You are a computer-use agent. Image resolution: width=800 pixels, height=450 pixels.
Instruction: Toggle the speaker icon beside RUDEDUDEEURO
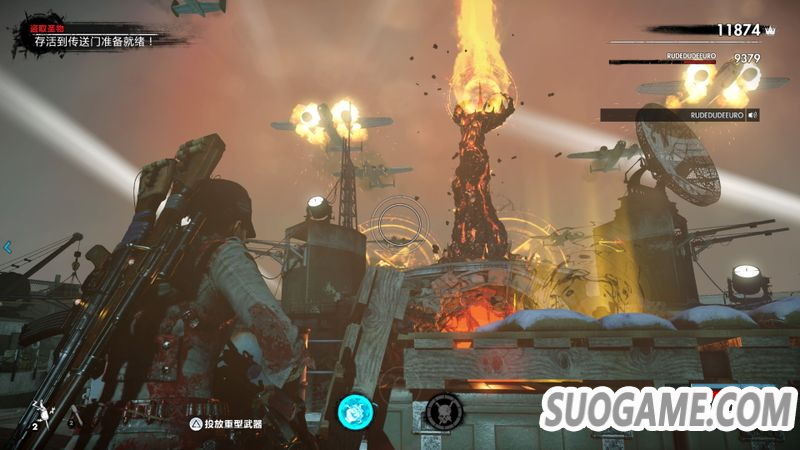pos(752,115)
